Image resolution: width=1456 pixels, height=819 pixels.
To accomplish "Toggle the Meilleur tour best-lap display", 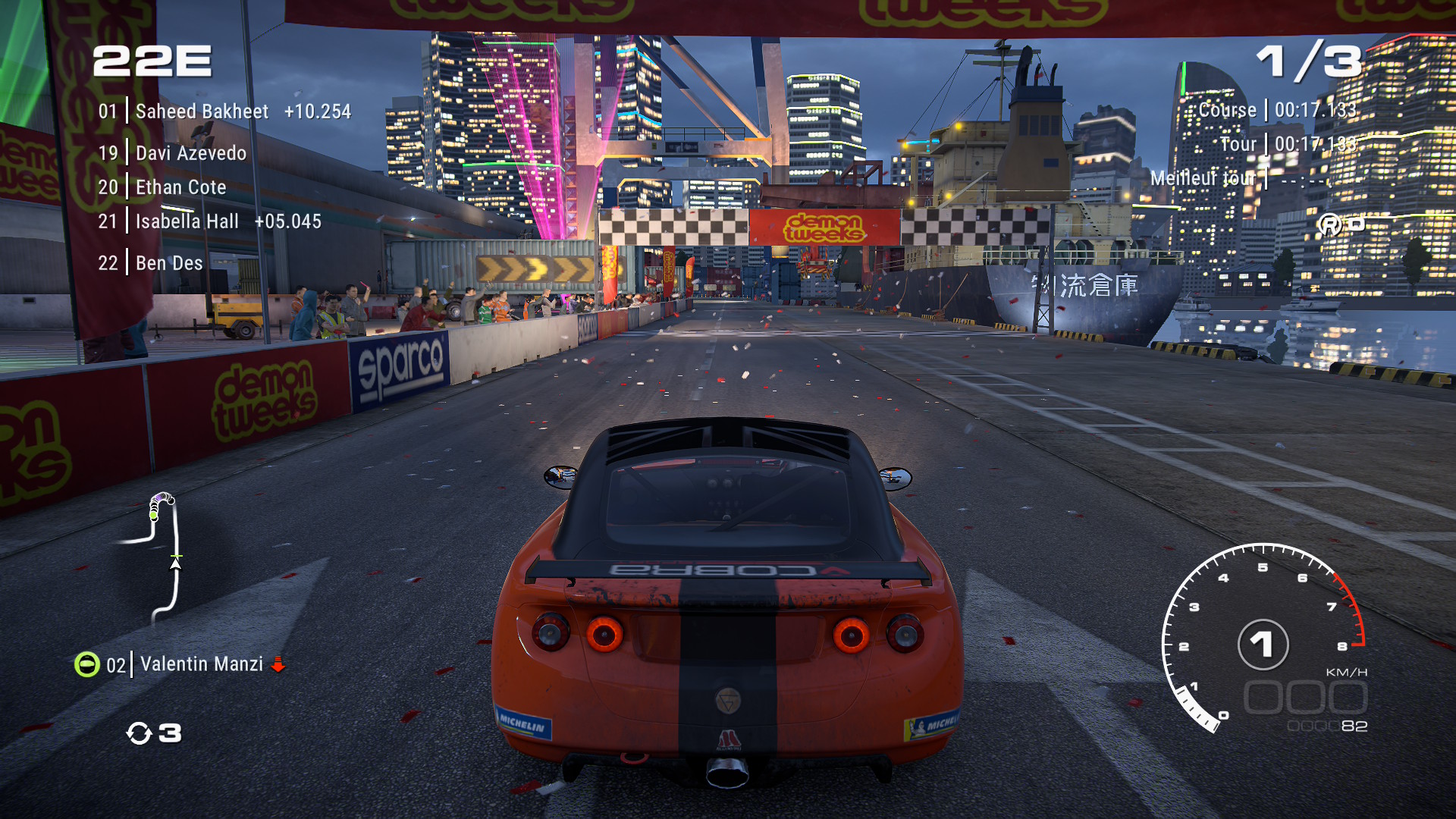I will pyautogui.click(x=1234, y=178).
